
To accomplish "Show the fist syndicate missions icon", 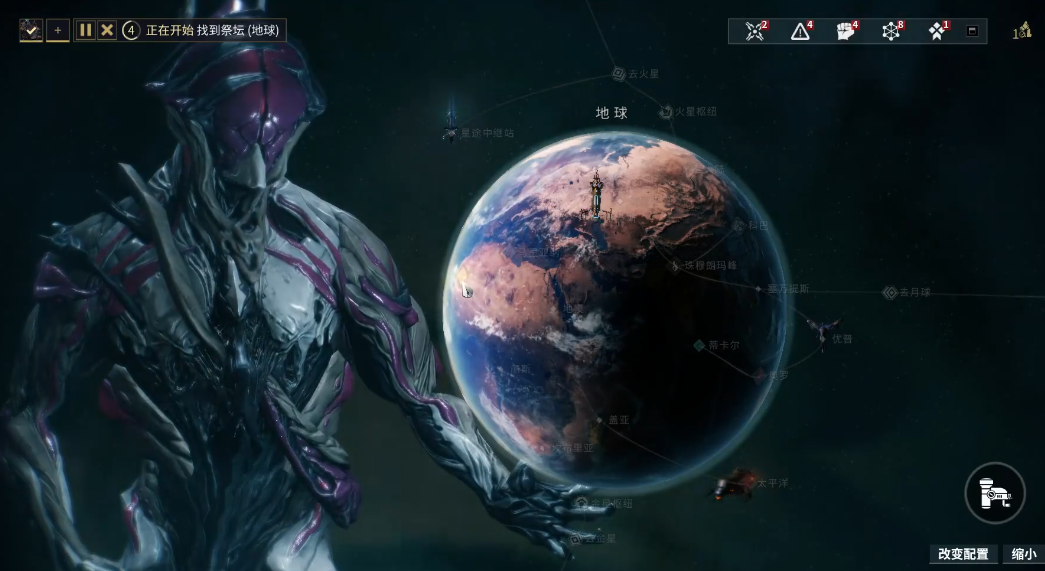I will 846,31.
